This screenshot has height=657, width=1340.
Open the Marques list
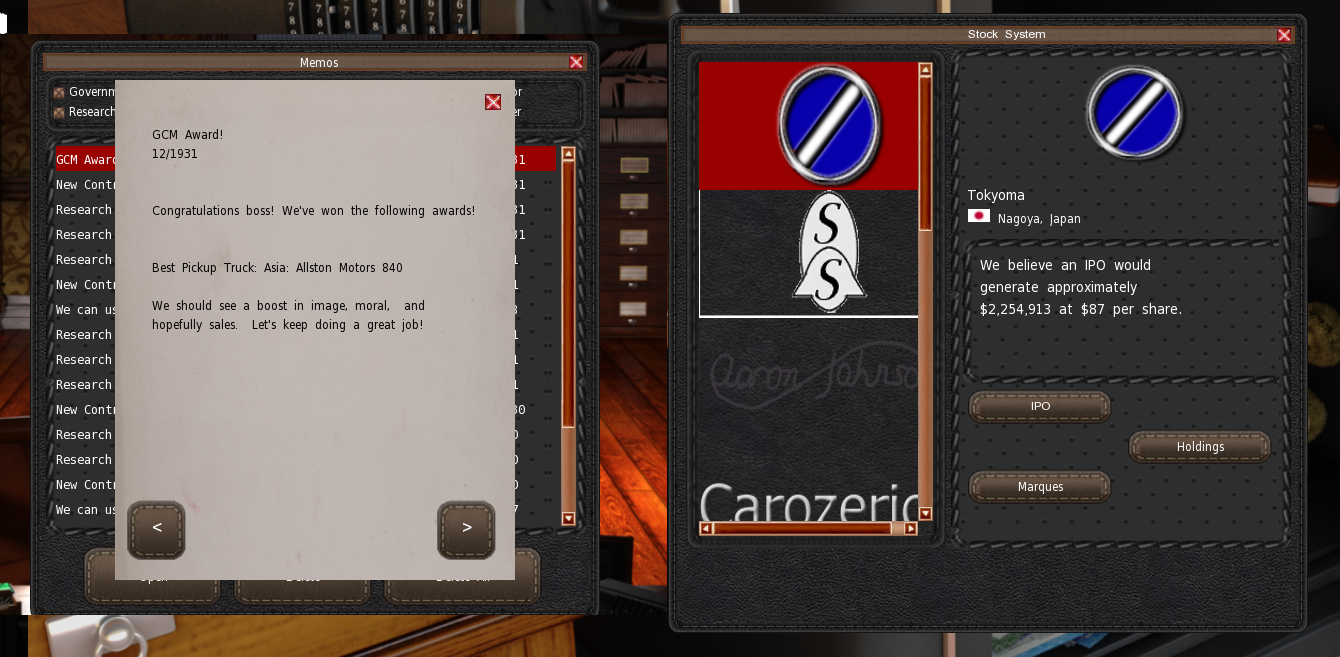pyautogui.click(x=1040, y=487)
